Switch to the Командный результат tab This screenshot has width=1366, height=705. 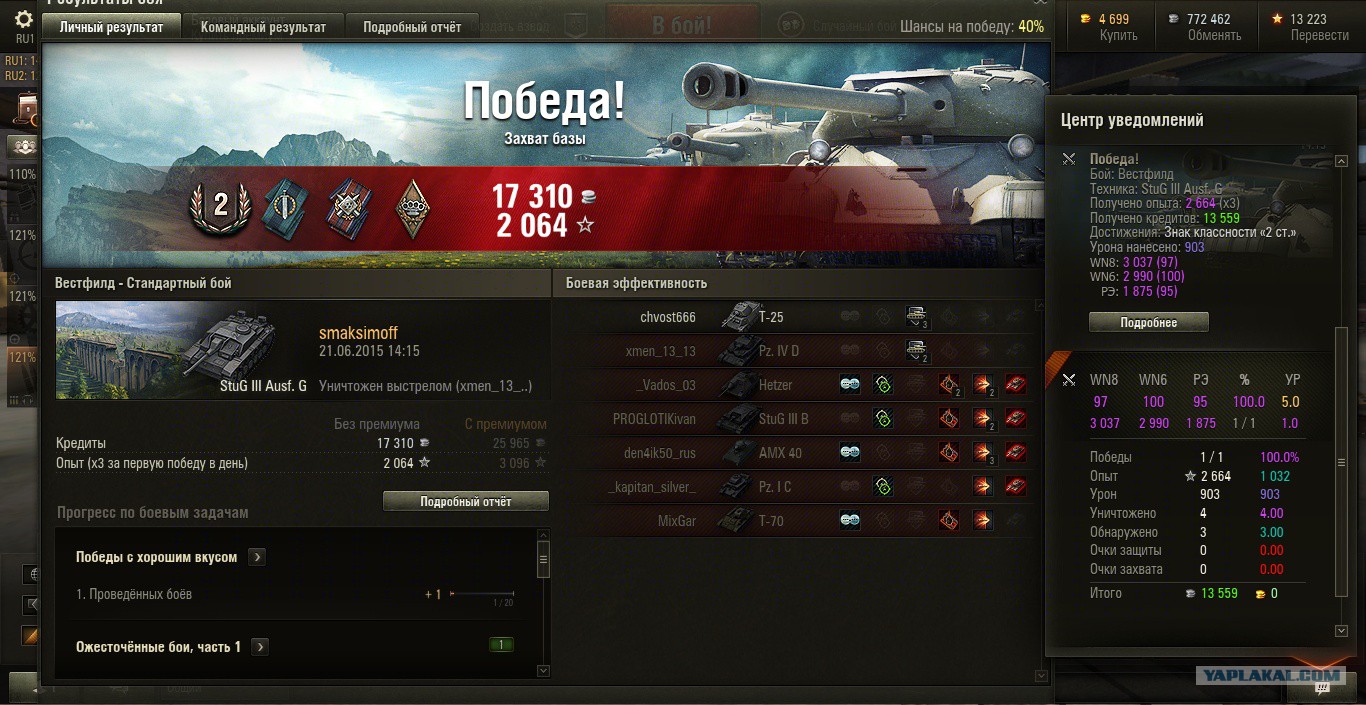pos(263,27)
